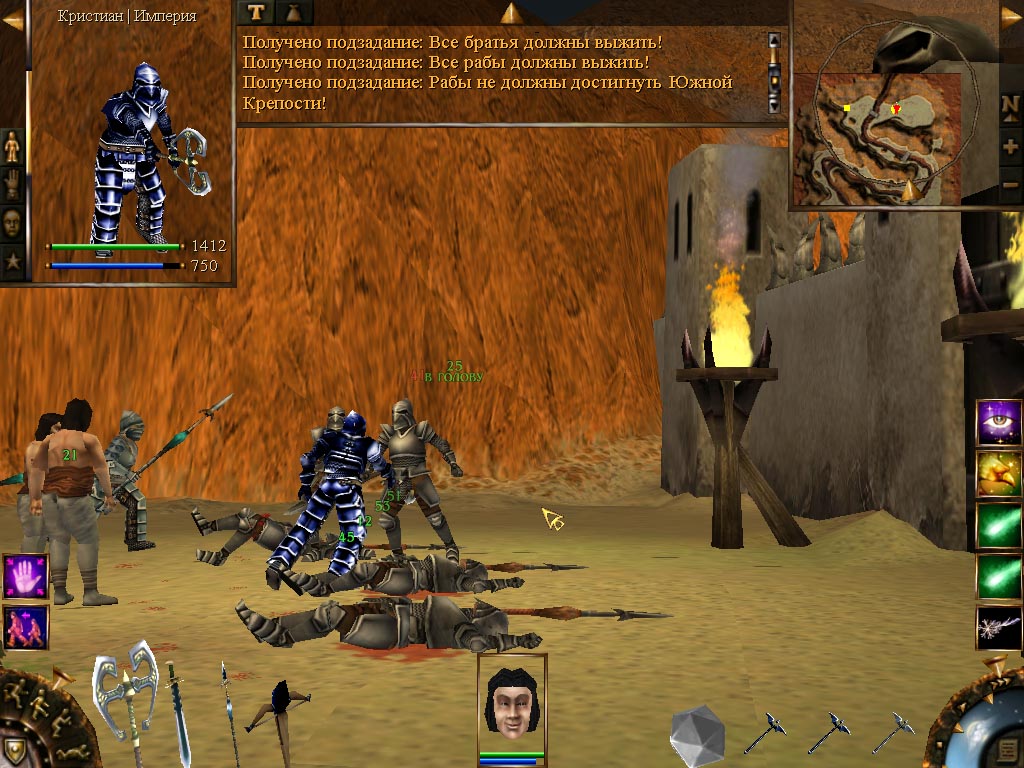Switch to the star tab beside portrait
Screen dimensions: 1024x768
click(x=13, y=263)
